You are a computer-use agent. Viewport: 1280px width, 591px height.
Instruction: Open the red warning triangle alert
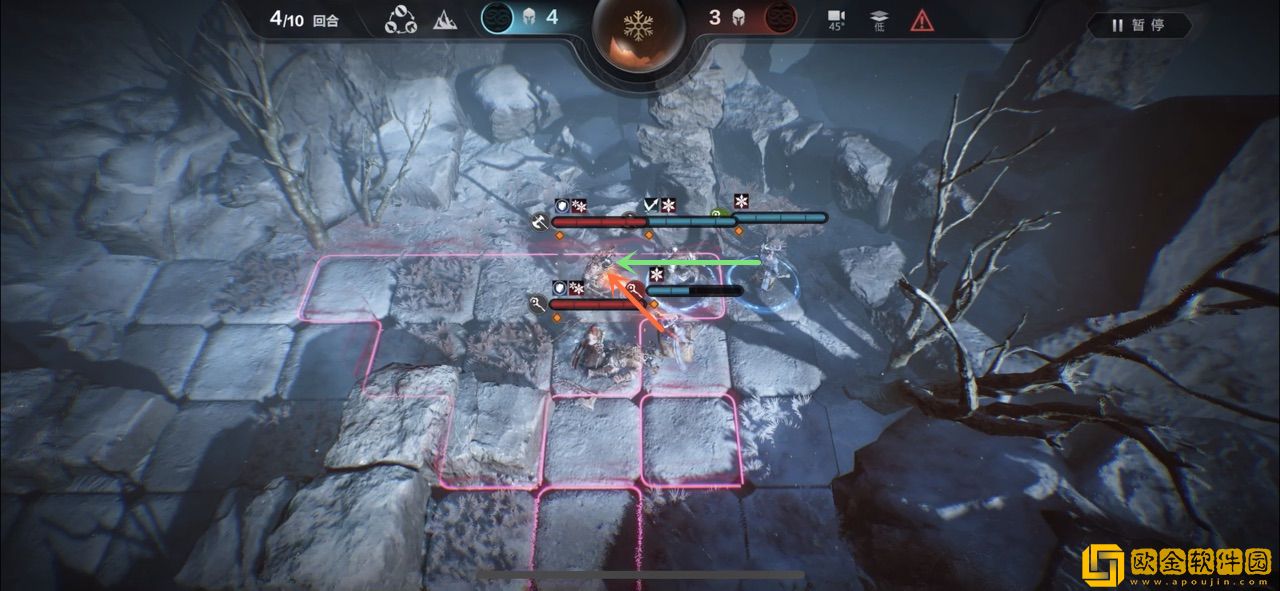click(921, 19)
